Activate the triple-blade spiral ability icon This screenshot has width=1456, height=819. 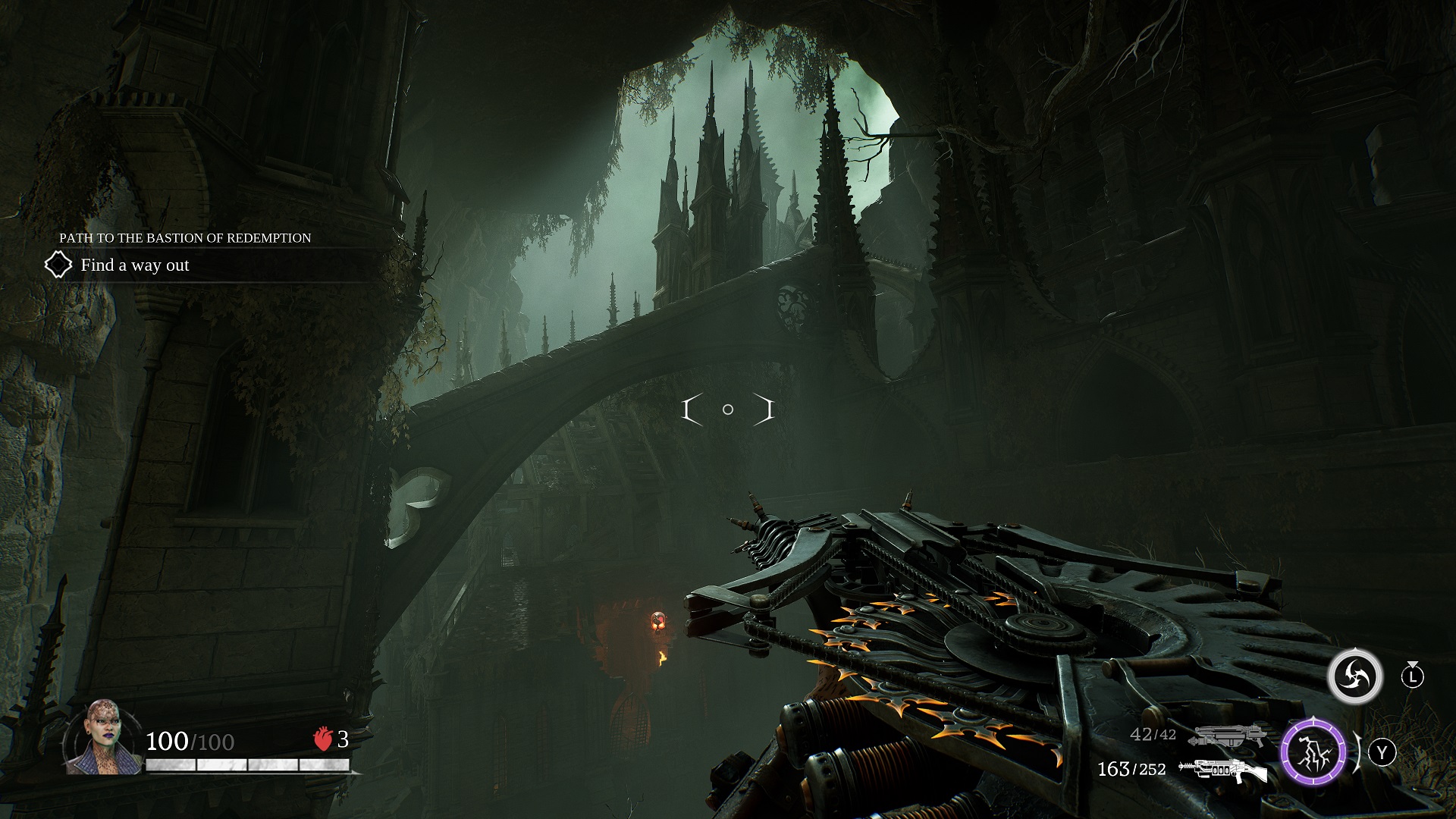click(x=1354, y=676)
